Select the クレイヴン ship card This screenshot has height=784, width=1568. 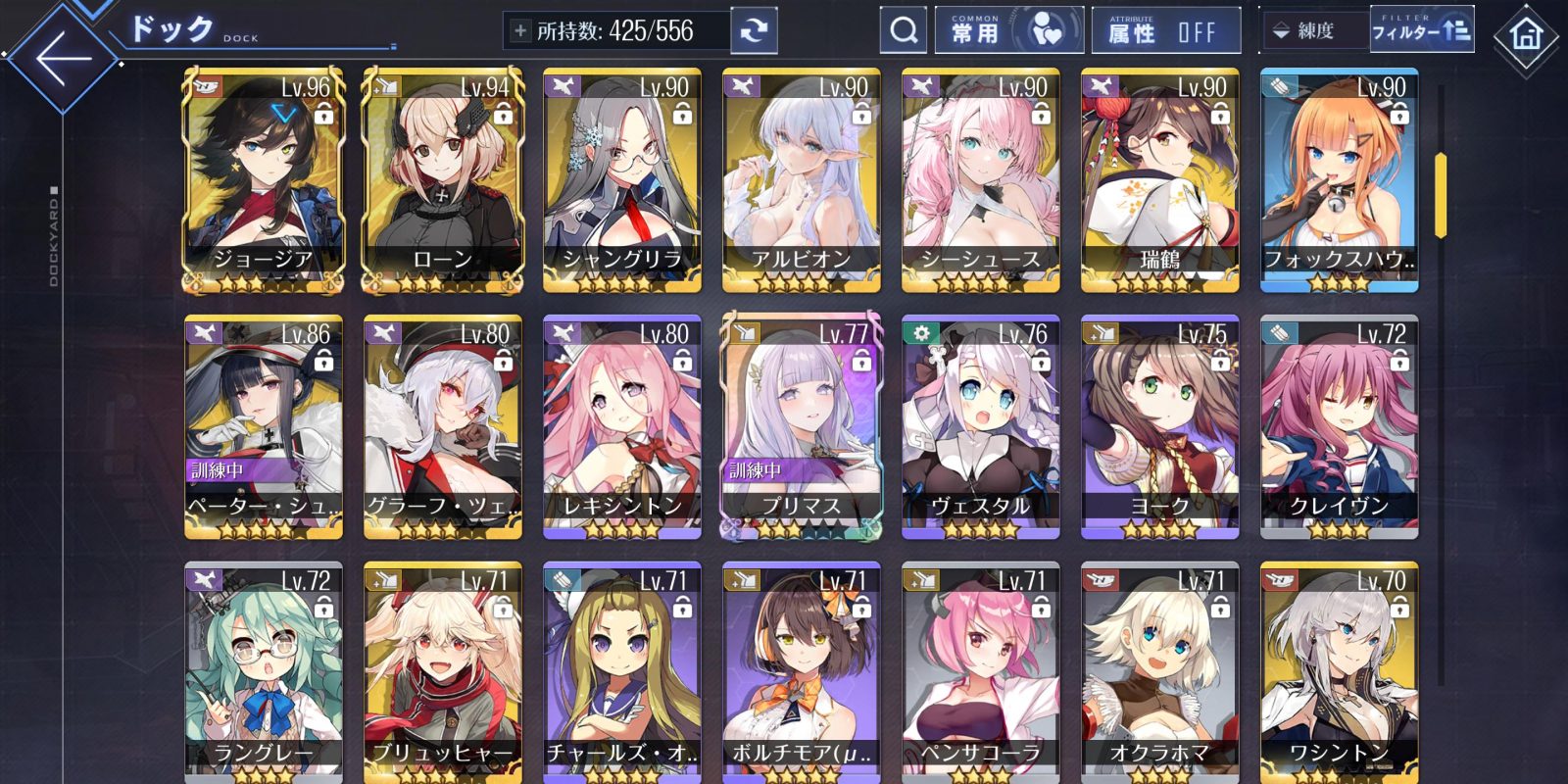pos(1340,427)
